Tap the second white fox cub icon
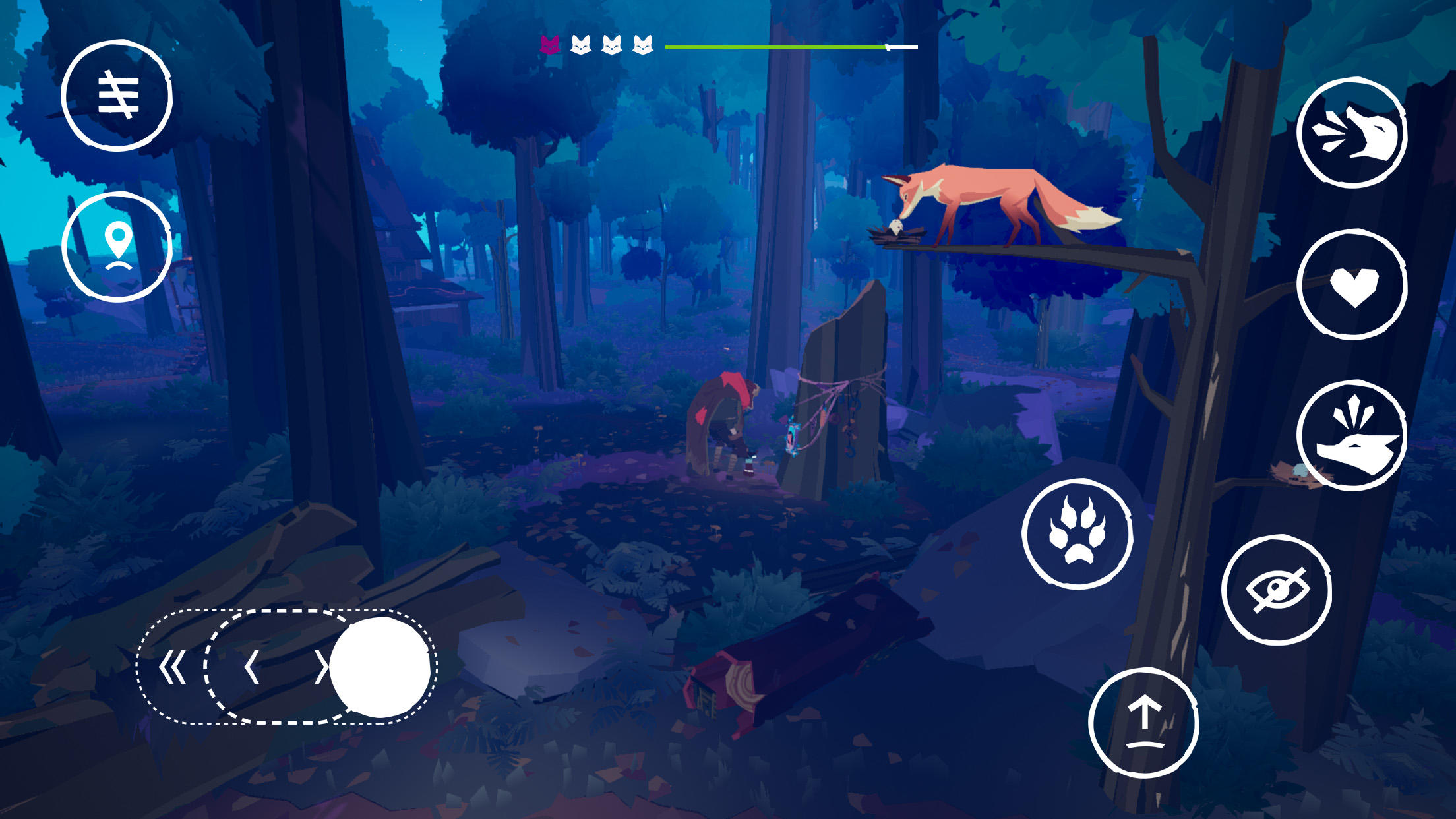This screenshot has height=819, width=1456. (612, 45)
